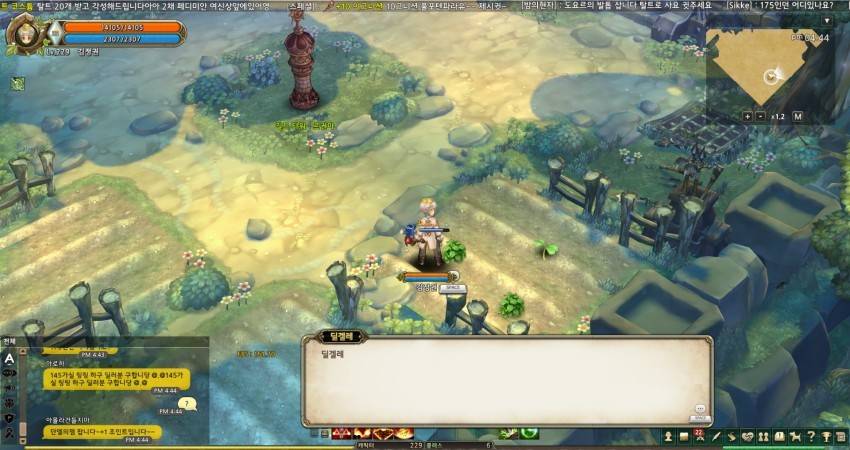The image size is (850, 450).
Task: Click the 전체 chat tab
Action: coord(10,341)
